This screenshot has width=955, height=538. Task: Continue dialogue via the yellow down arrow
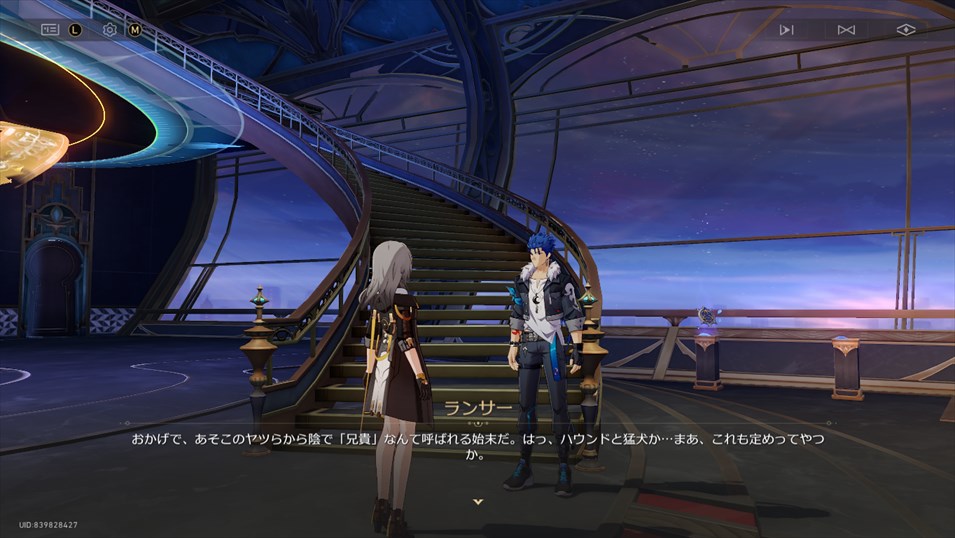click(x=478, y=501)
